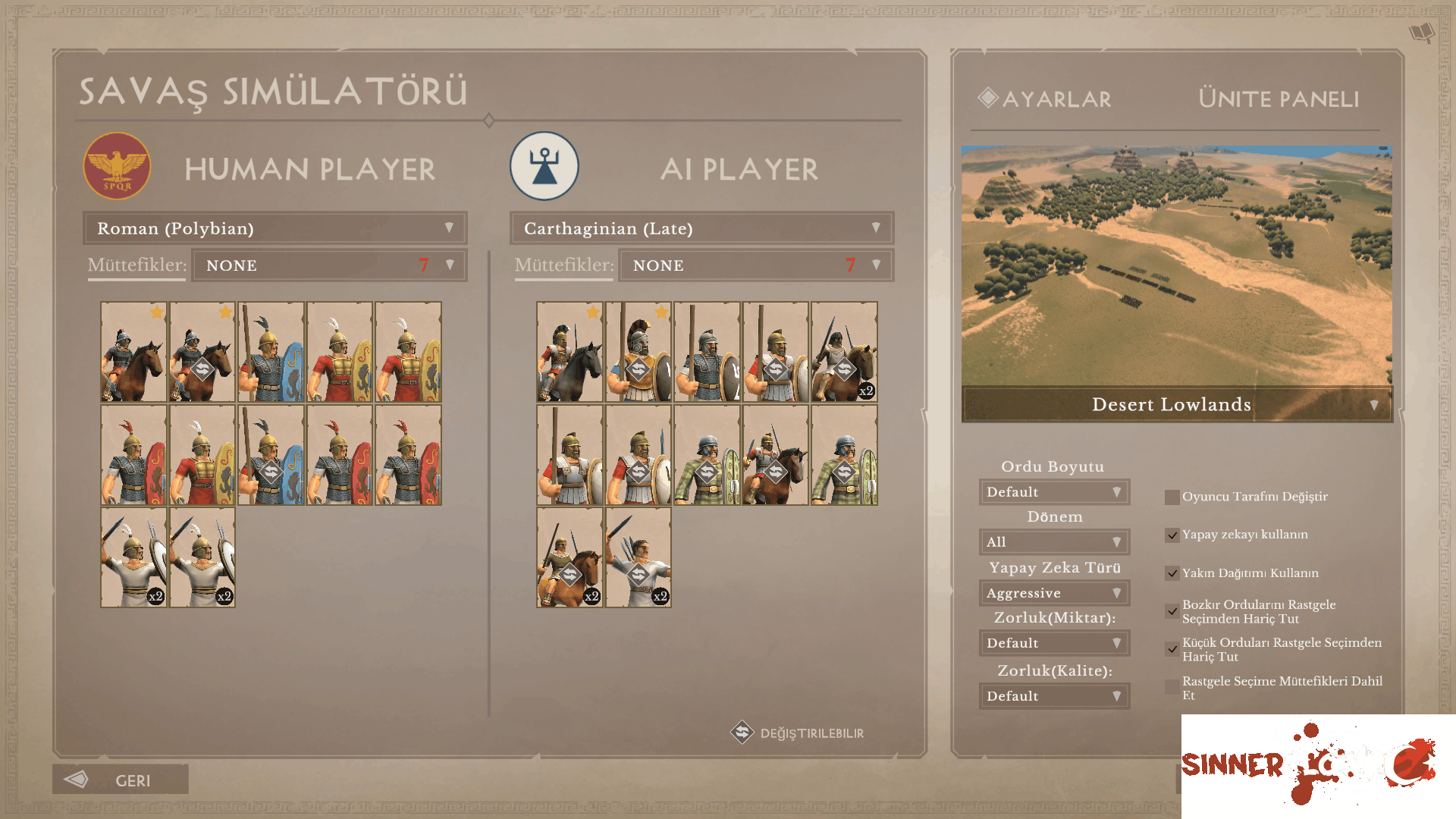
Task: Click the Desert Lowlands battlefield preview image
Action: coord(1178,265)
